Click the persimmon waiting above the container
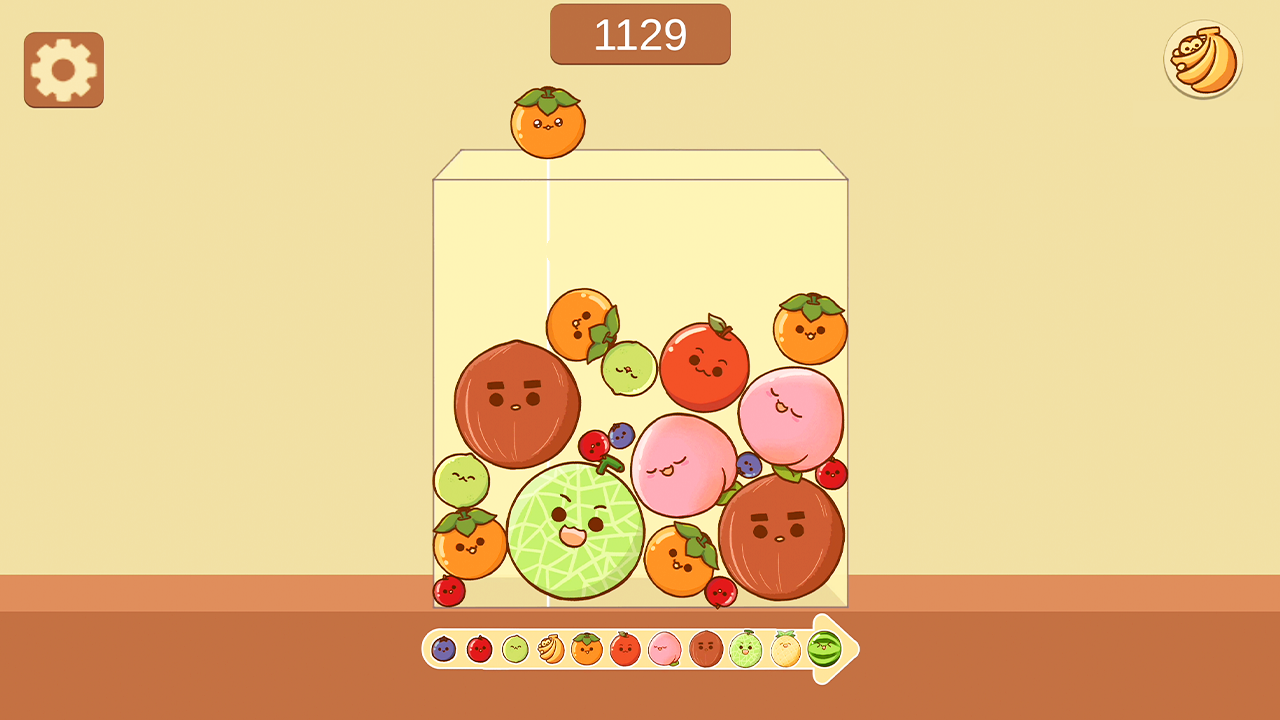Image resolution: width=1280 pixels, height=720 pixels. click(548, 128)
